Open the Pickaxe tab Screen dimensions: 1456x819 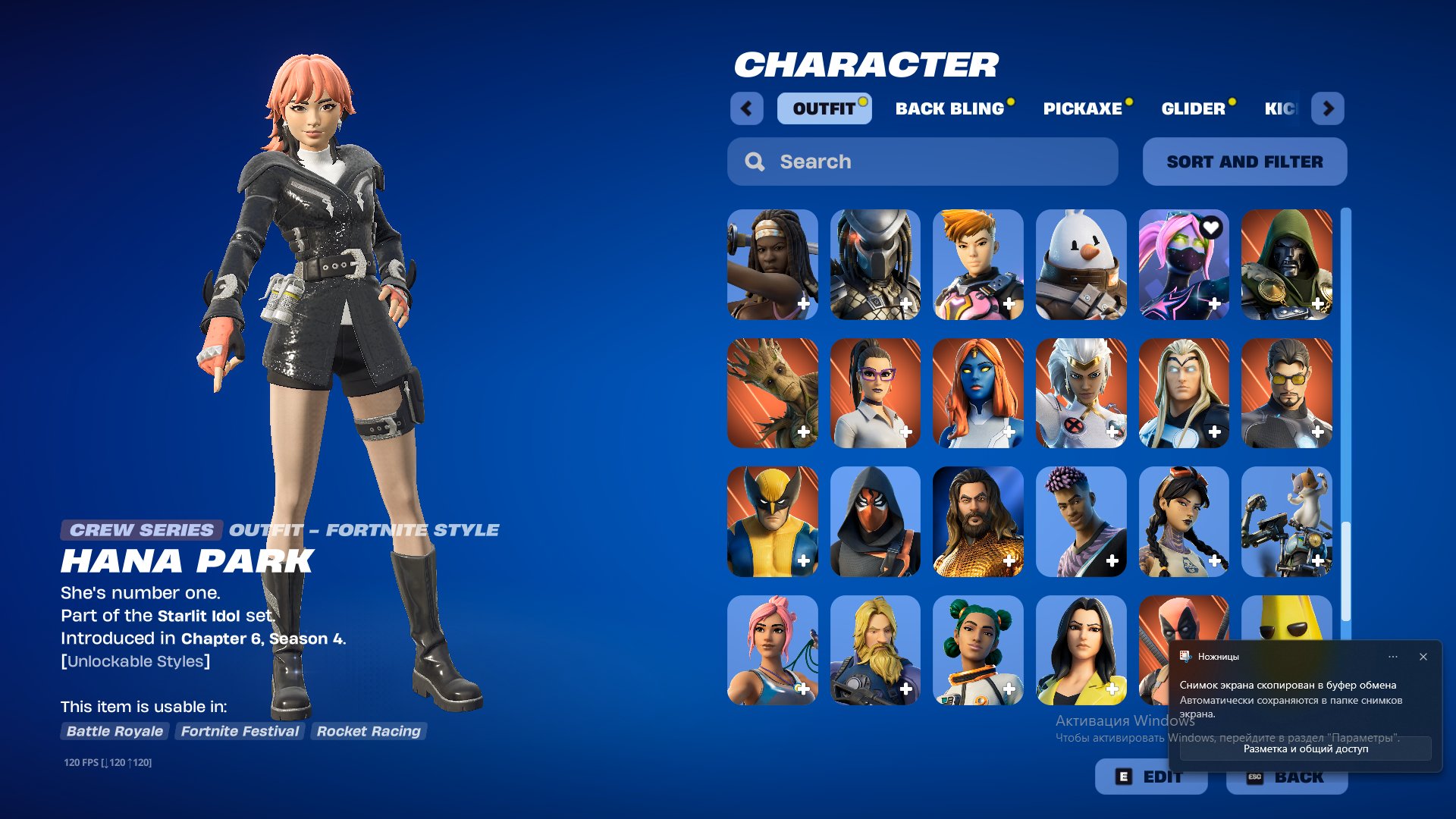pos(1083,108)
